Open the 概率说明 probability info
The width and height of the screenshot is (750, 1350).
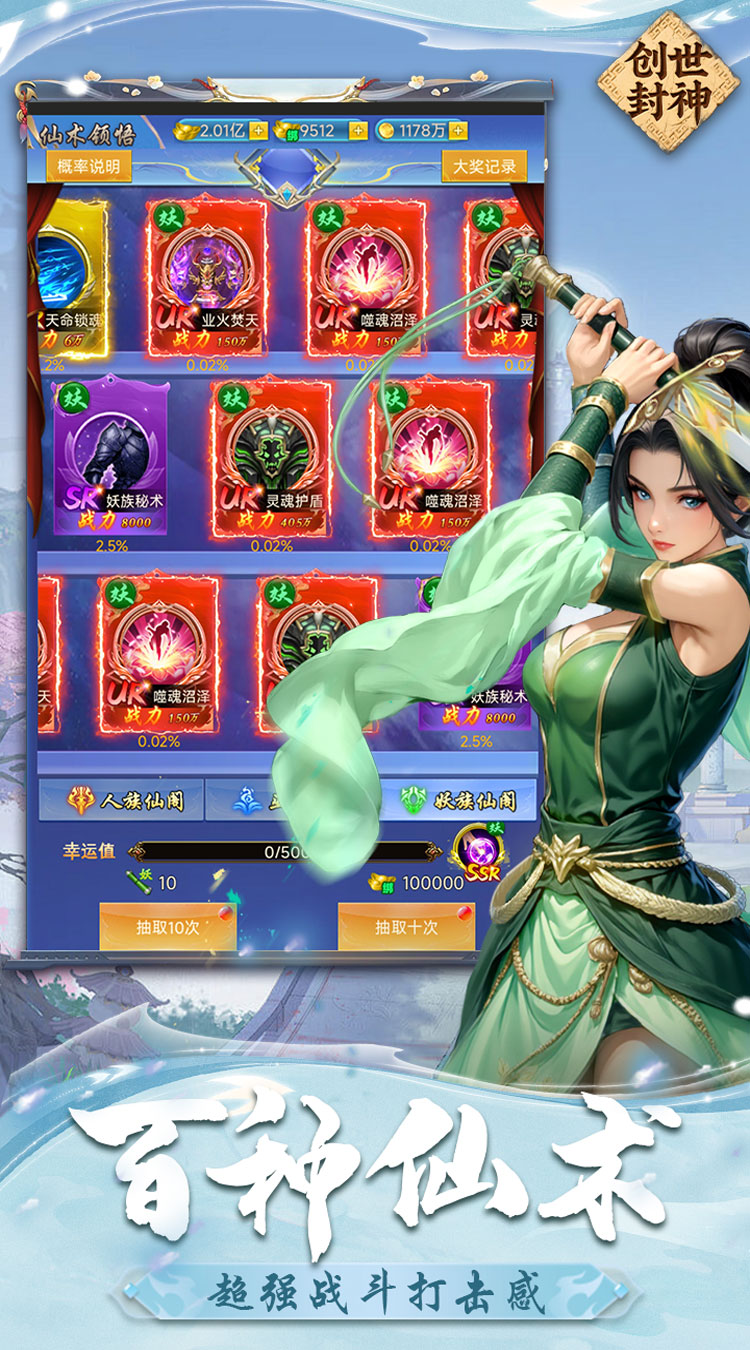tap(88, 166)
